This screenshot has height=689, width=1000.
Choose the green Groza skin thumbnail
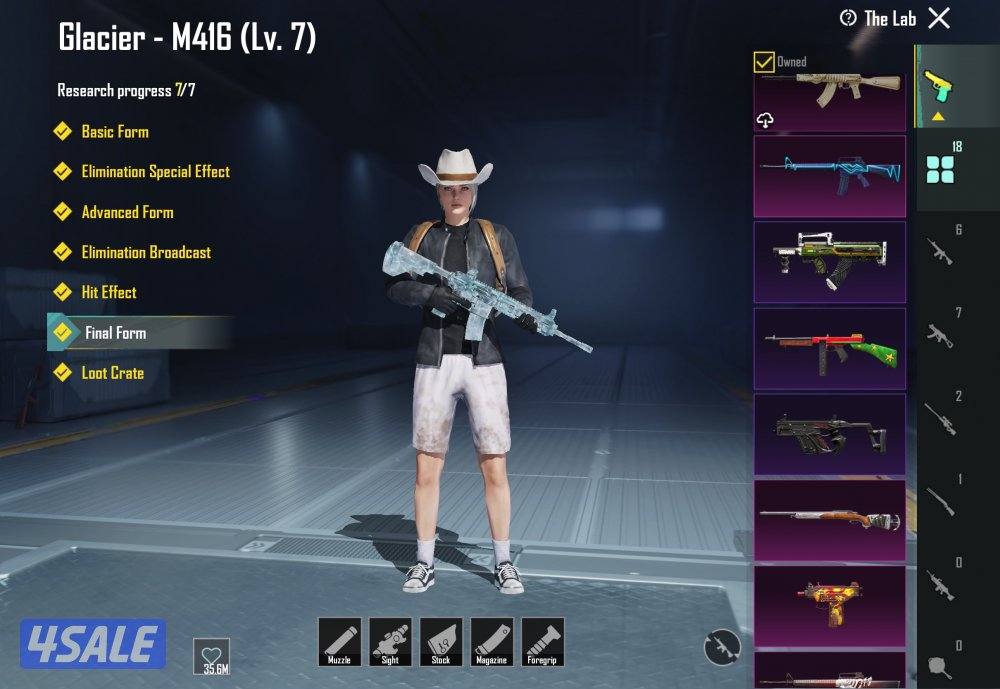pyautogui.click(x=829, y=262)
